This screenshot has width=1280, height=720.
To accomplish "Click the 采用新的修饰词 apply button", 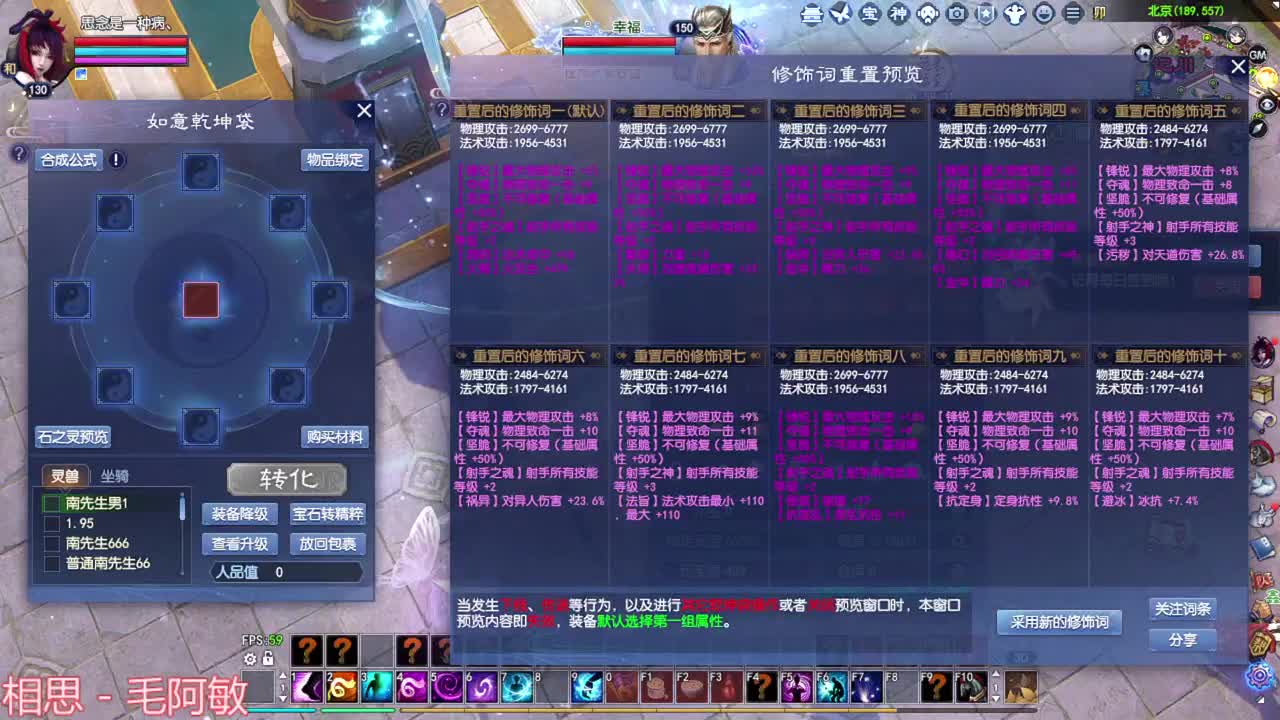I will point(1059,621).
